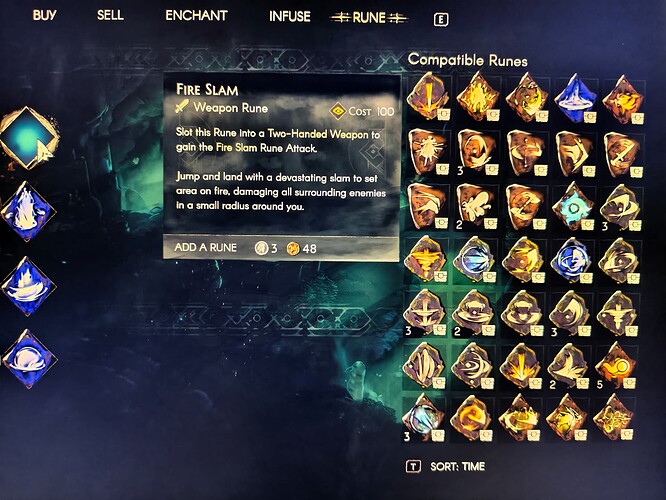Click the RUNE tab

pos(372,17)
